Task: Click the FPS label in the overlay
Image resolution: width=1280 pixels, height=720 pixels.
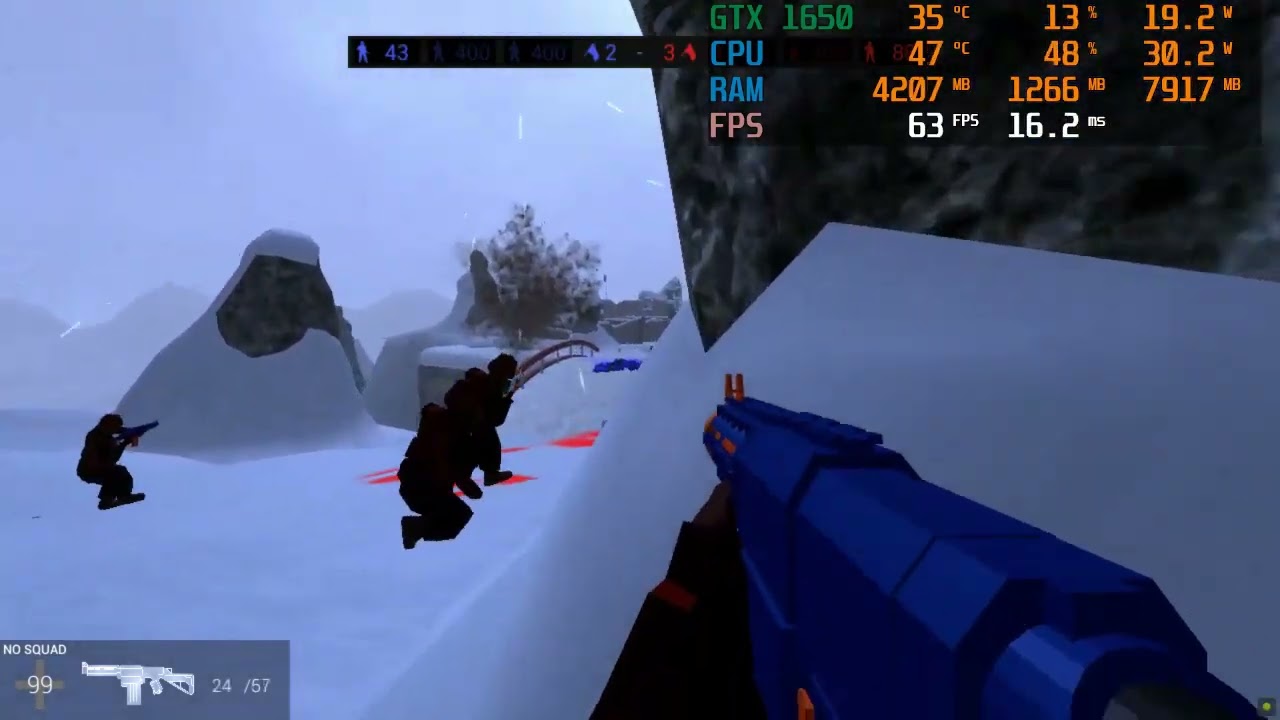Action: pyautogui.click(x=735, y=126)
